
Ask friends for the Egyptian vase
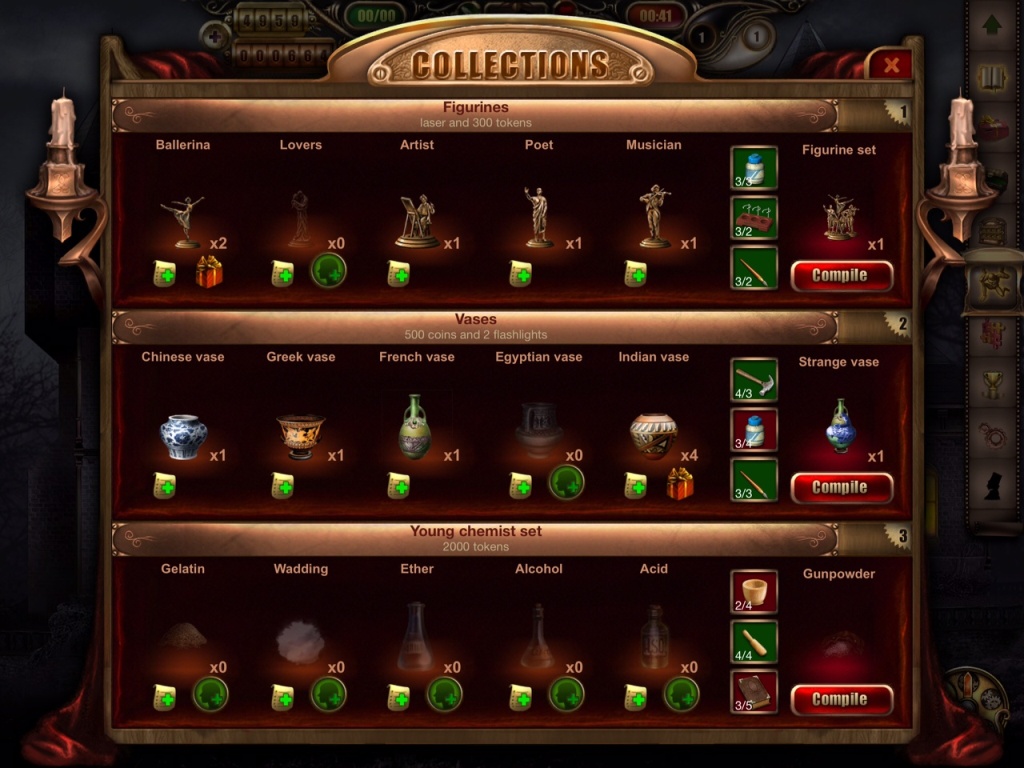click(x=566, y=483)
